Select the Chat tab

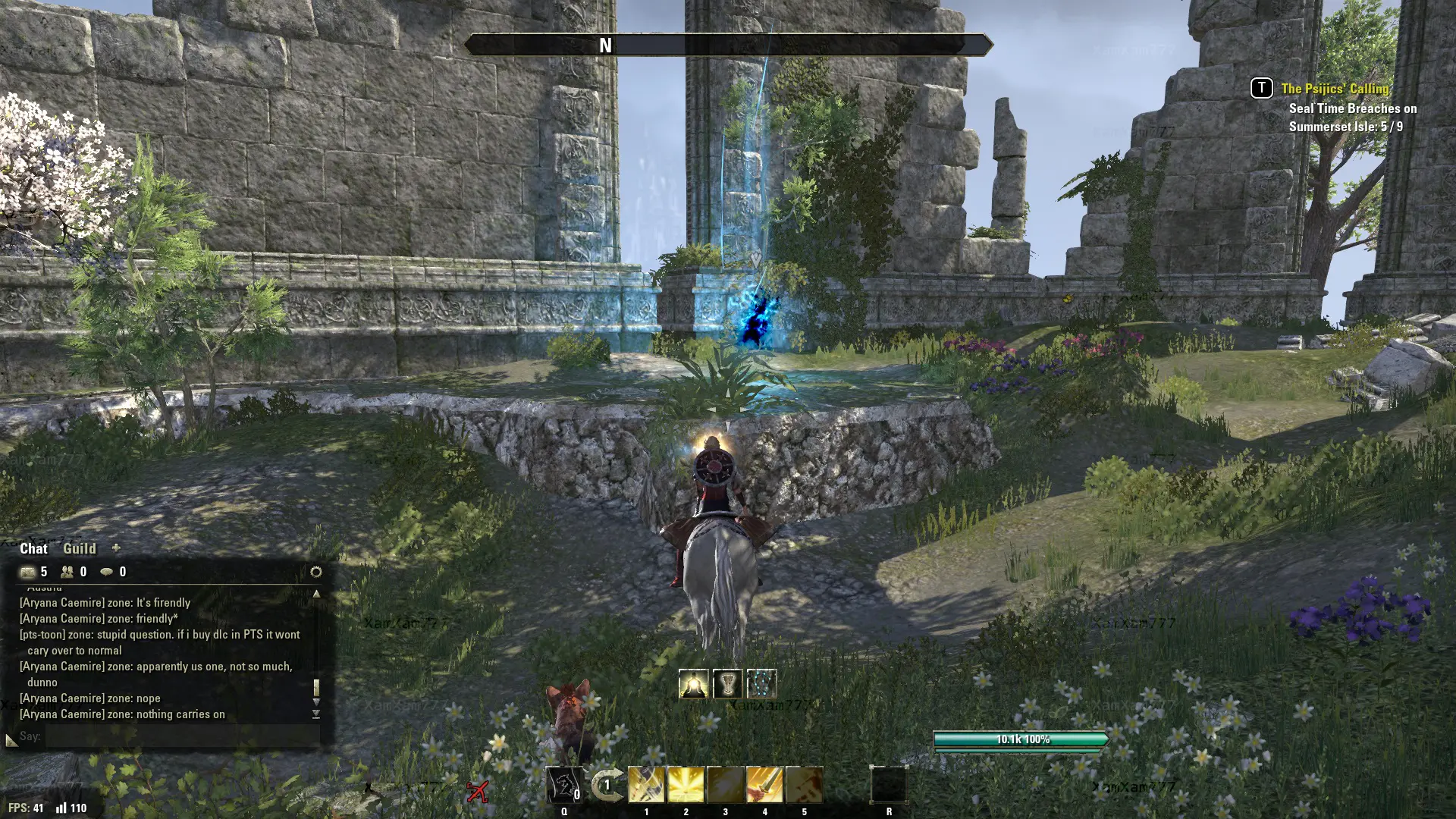point(33,548)
